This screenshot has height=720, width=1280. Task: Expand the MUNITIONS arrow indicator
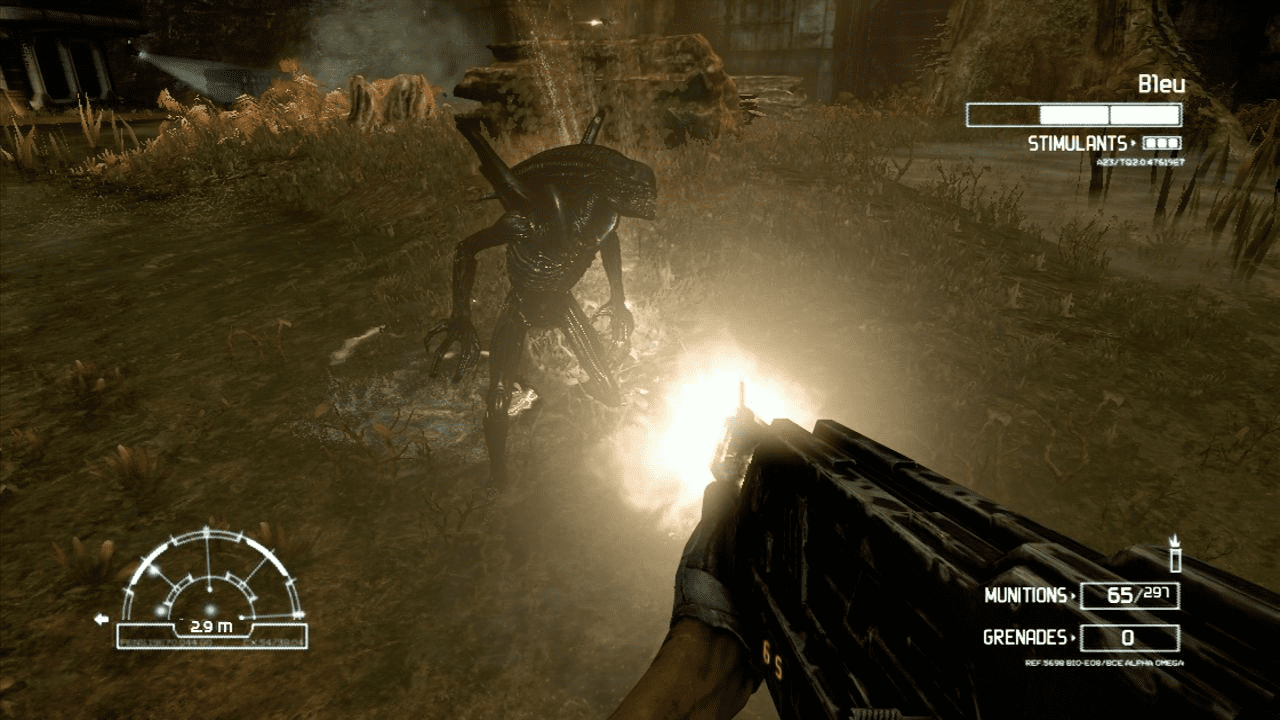coord(1073,595)
